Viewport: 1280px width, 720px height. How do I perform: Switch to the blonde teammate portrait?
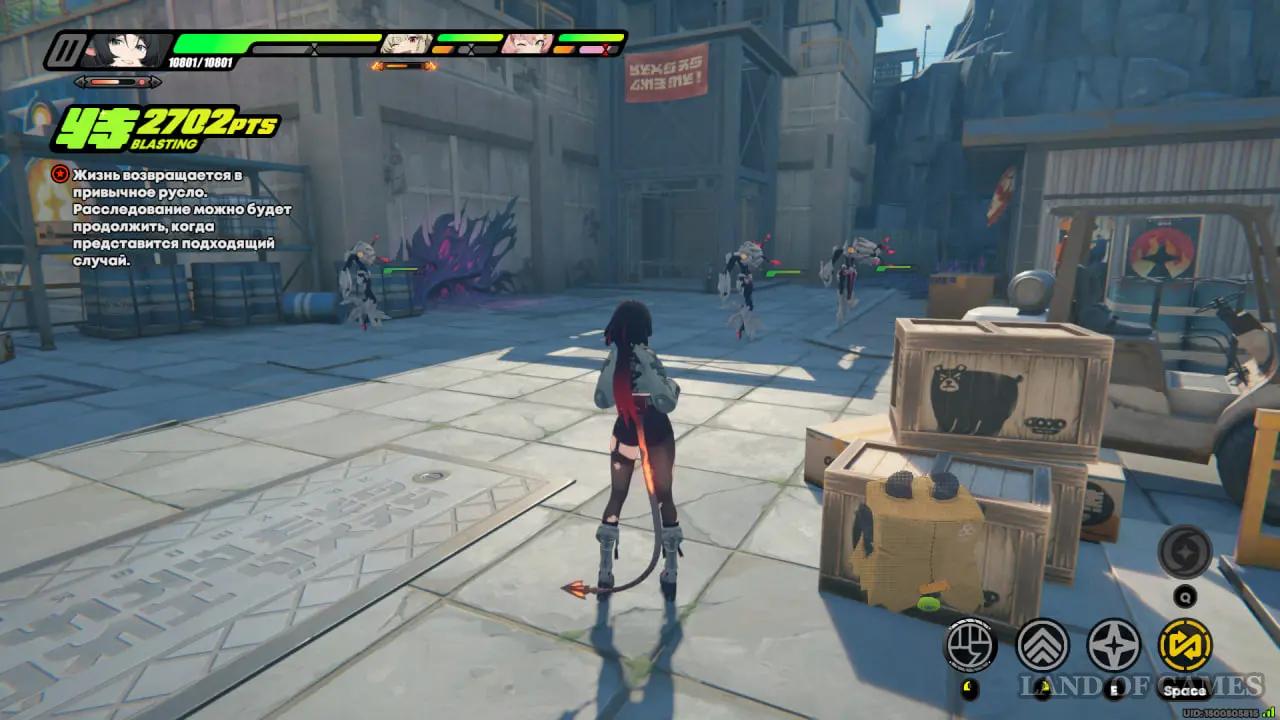pos(407,44)
